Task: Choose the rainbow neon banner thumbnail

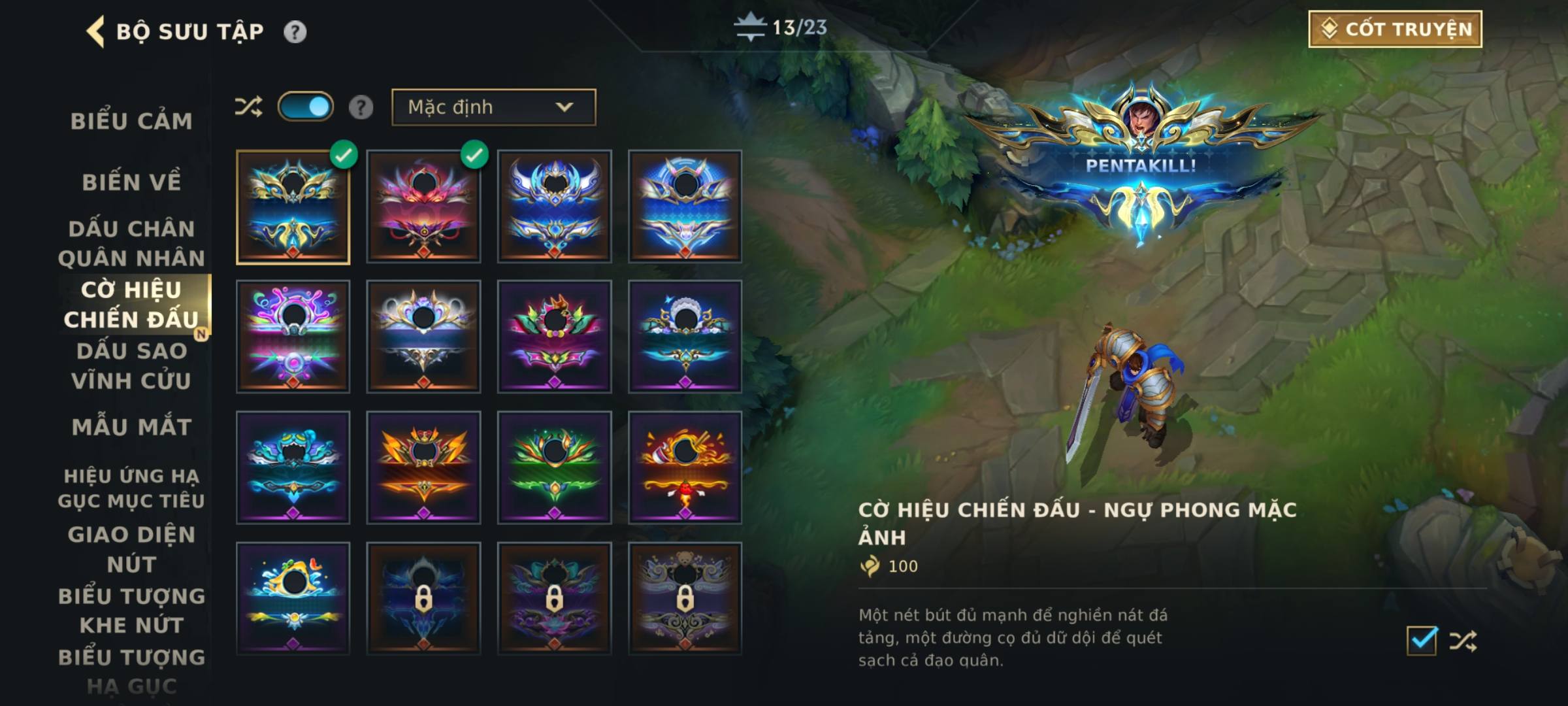Action: point(293,337)
